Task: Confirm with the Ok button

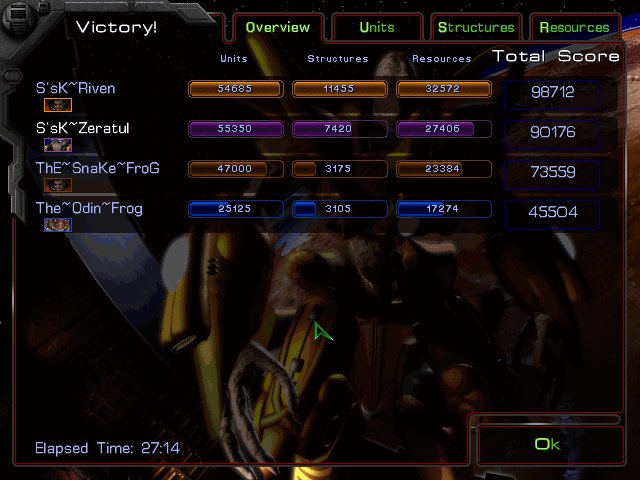Action: pos(546,444)
